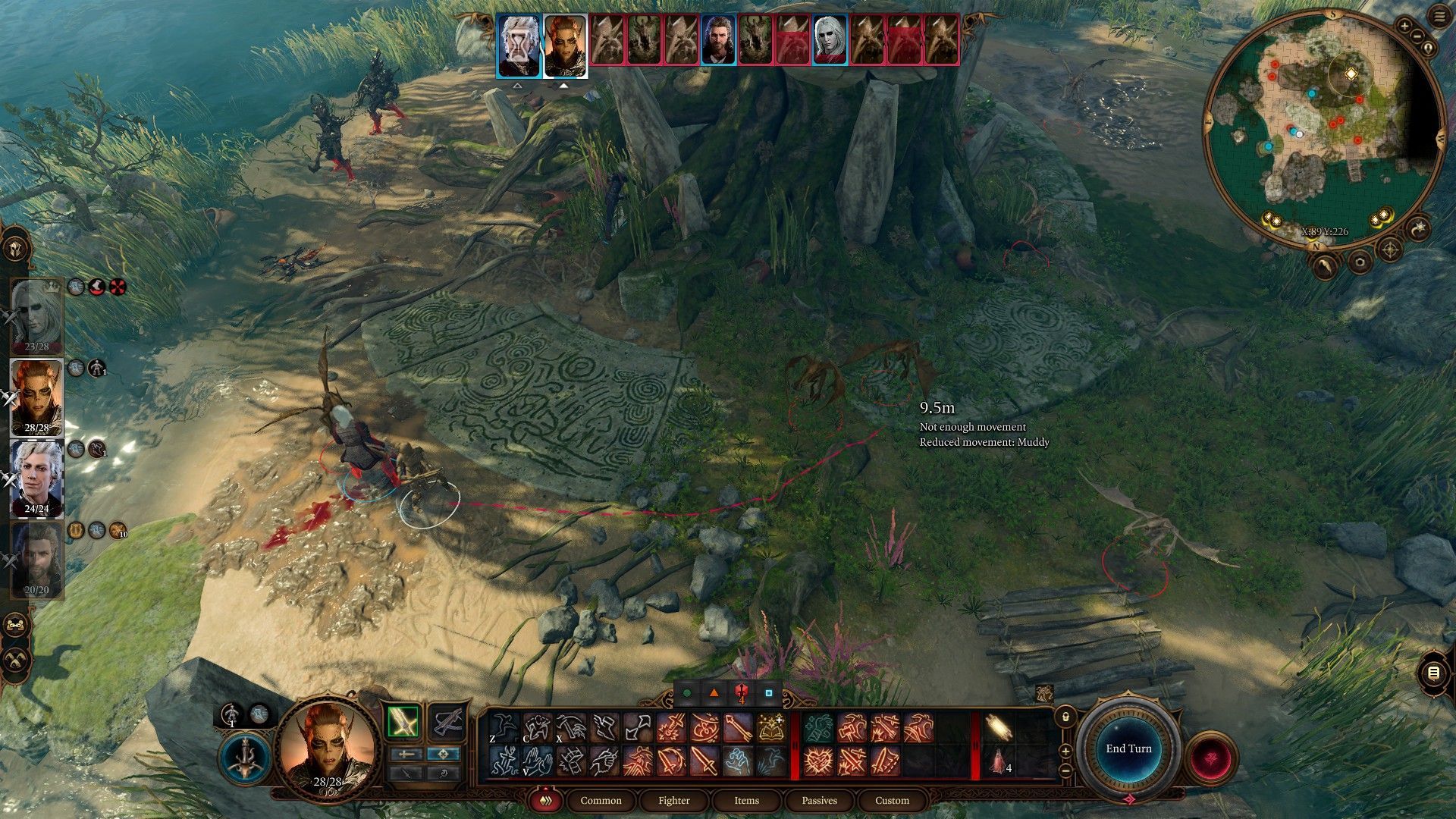The width and height of the screenshot is (1456, 819).
Task: Show the Items hotbar tab
Action: 746,800
